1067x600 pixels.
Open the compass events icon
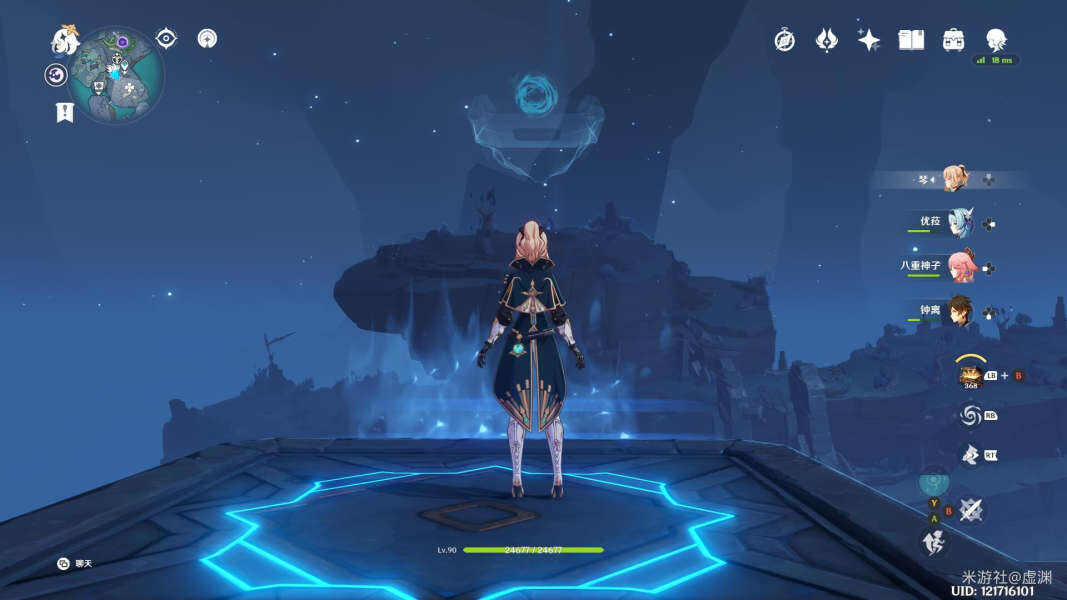pos(785,40)
